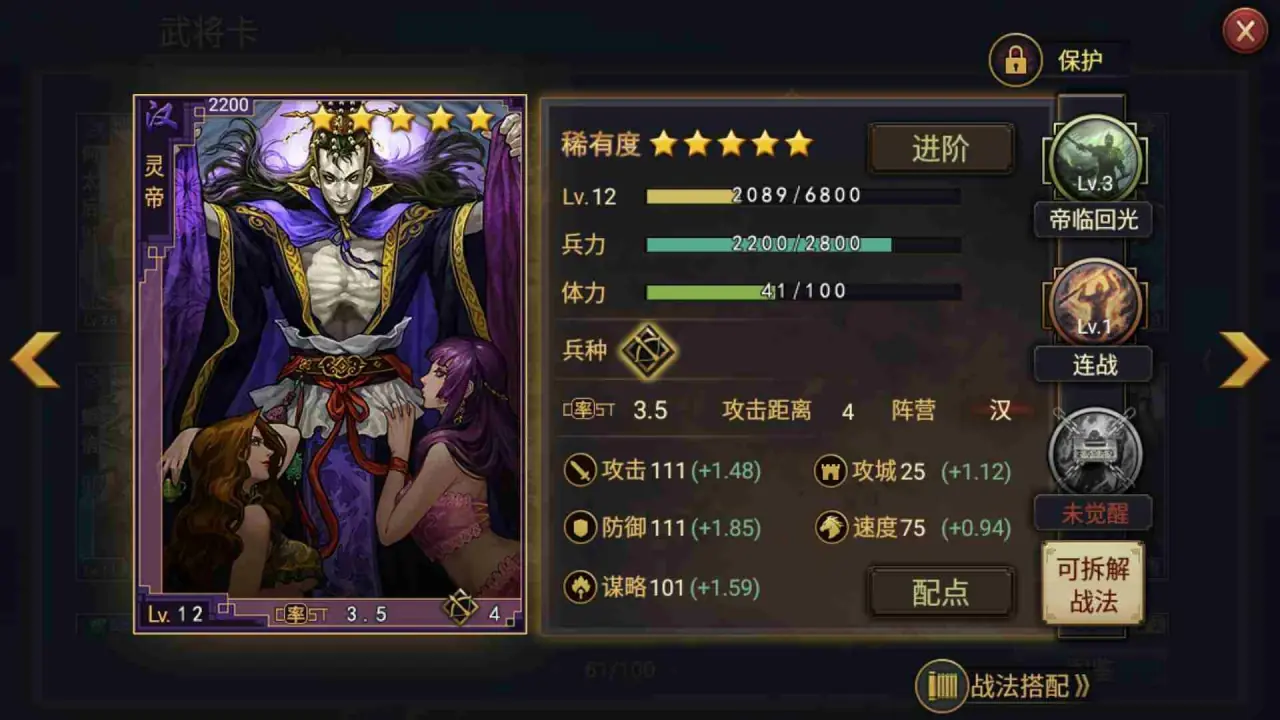Viewport: 1280px width, 720px height.
Task: Tap the 进阶 advance button
Action: coord(940,149)
